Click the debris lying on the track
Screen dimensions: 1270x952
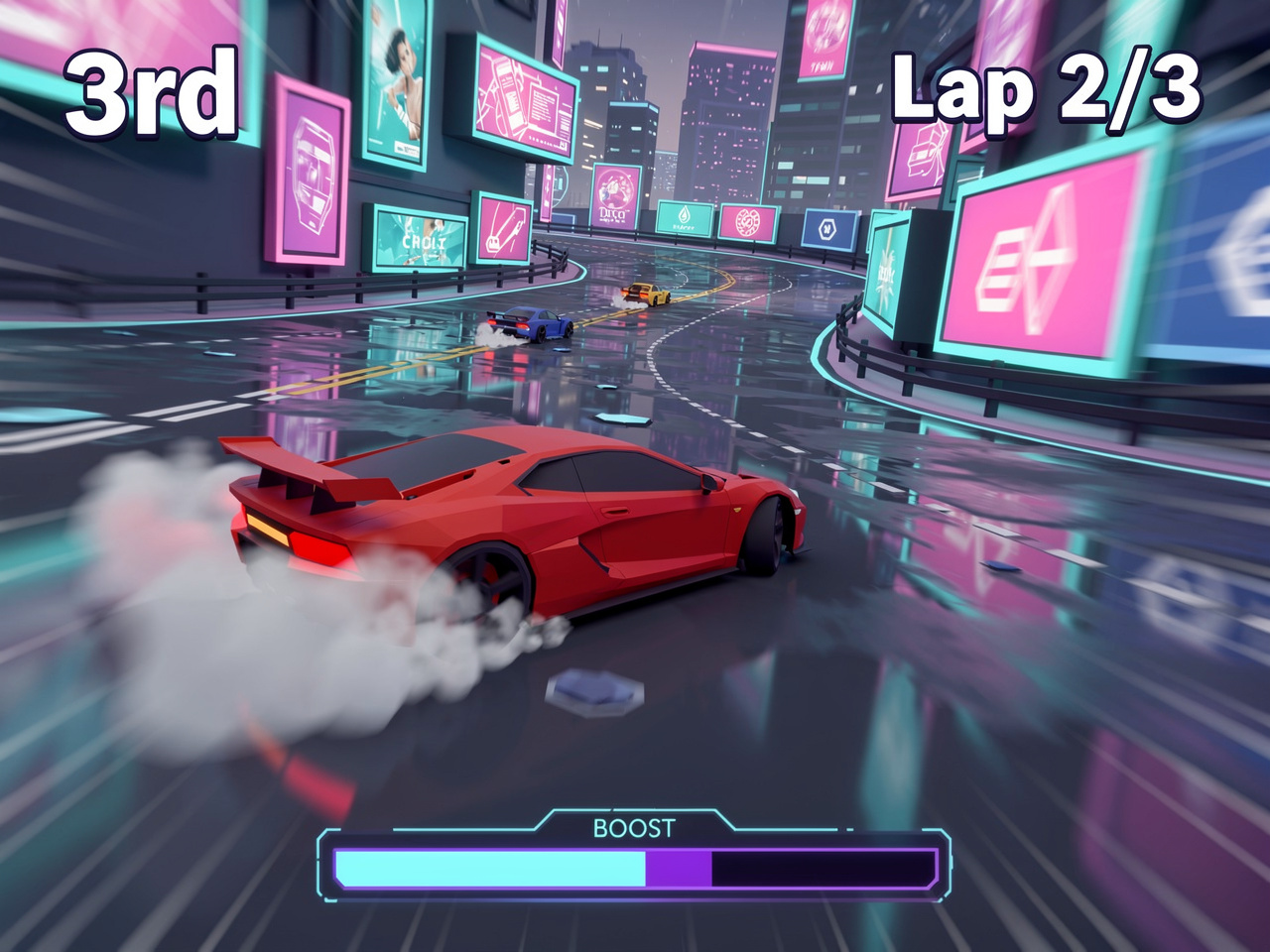(x=593, y=691)
